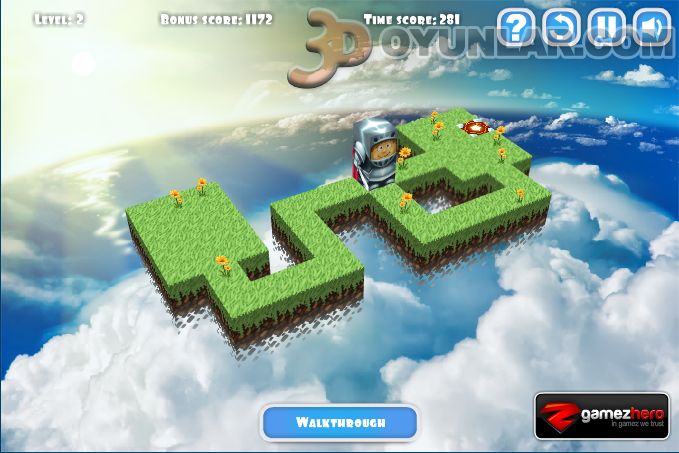Pause the game
The height and width of the screenshot is (453, 679).
[x=606, y=26]
